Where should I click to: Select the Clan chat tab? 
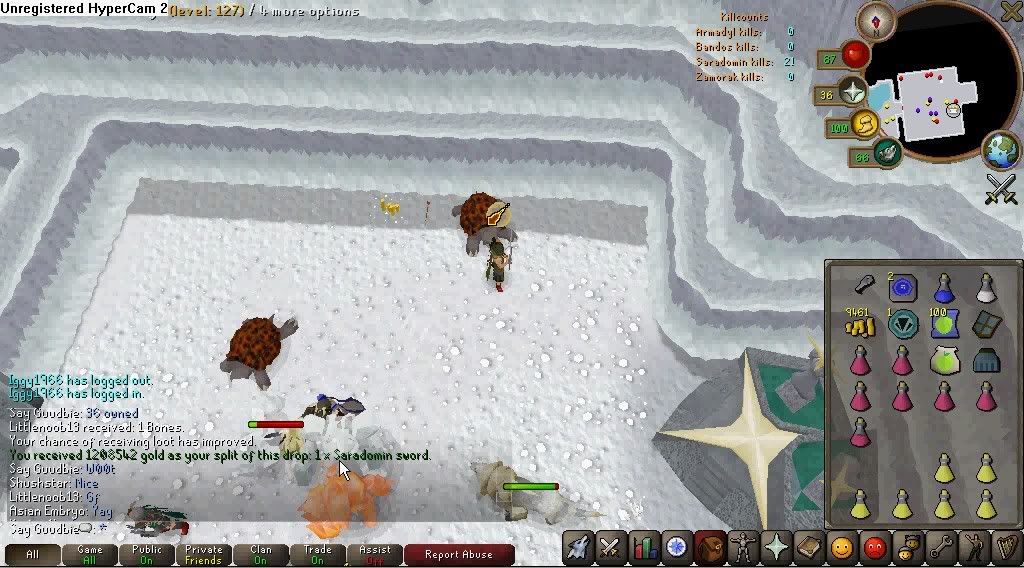pos(261,555)
